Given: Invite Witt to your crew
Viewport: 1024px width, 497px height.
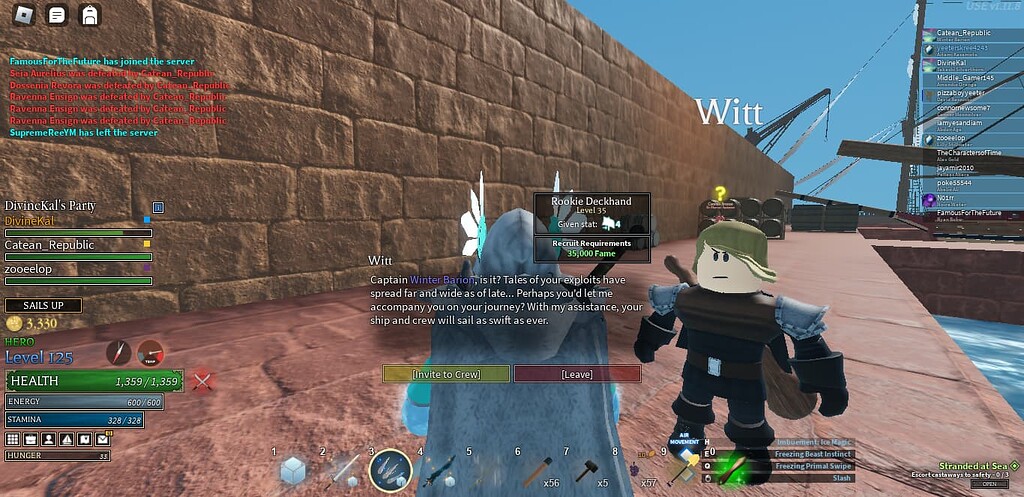Looking at the screenshot, I should [446, 374].
